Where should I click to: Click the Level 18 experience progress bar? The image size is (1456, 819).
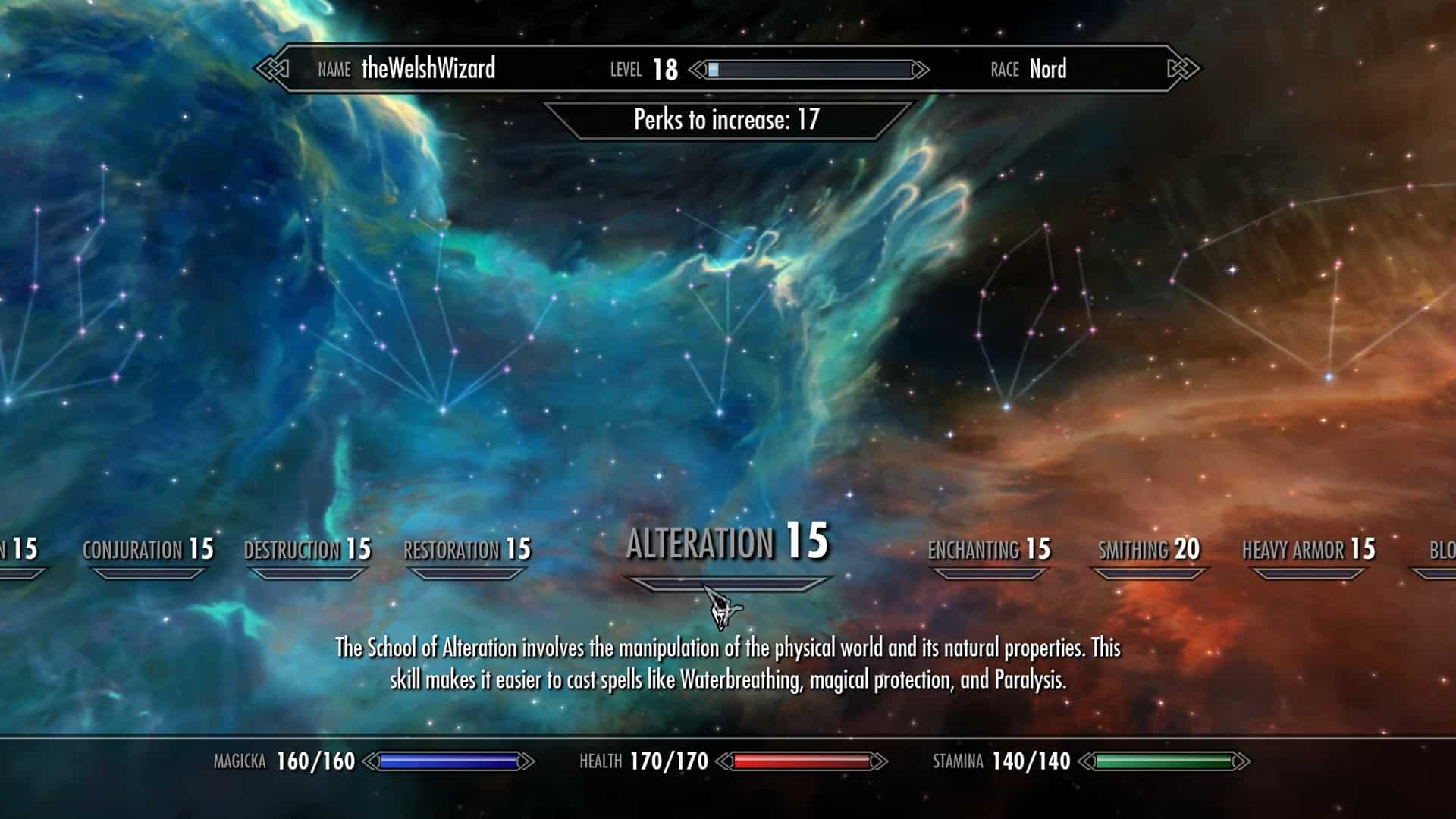pyautogui.click(x=811, y=70)
